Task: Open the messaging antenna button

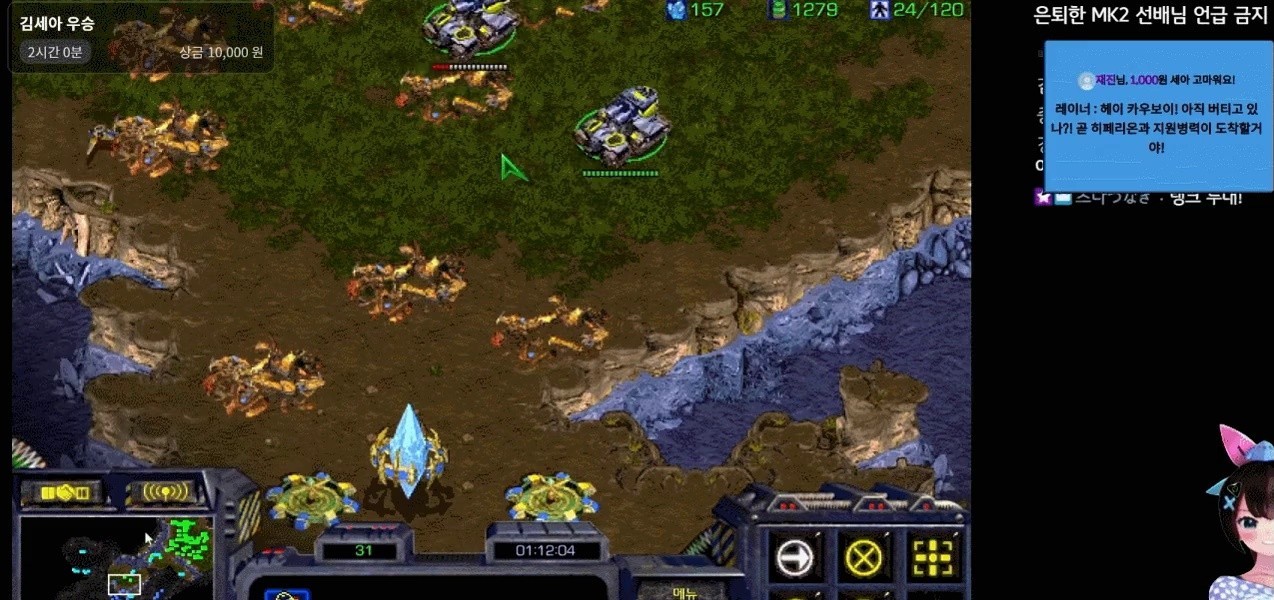Action: point(166,492)
